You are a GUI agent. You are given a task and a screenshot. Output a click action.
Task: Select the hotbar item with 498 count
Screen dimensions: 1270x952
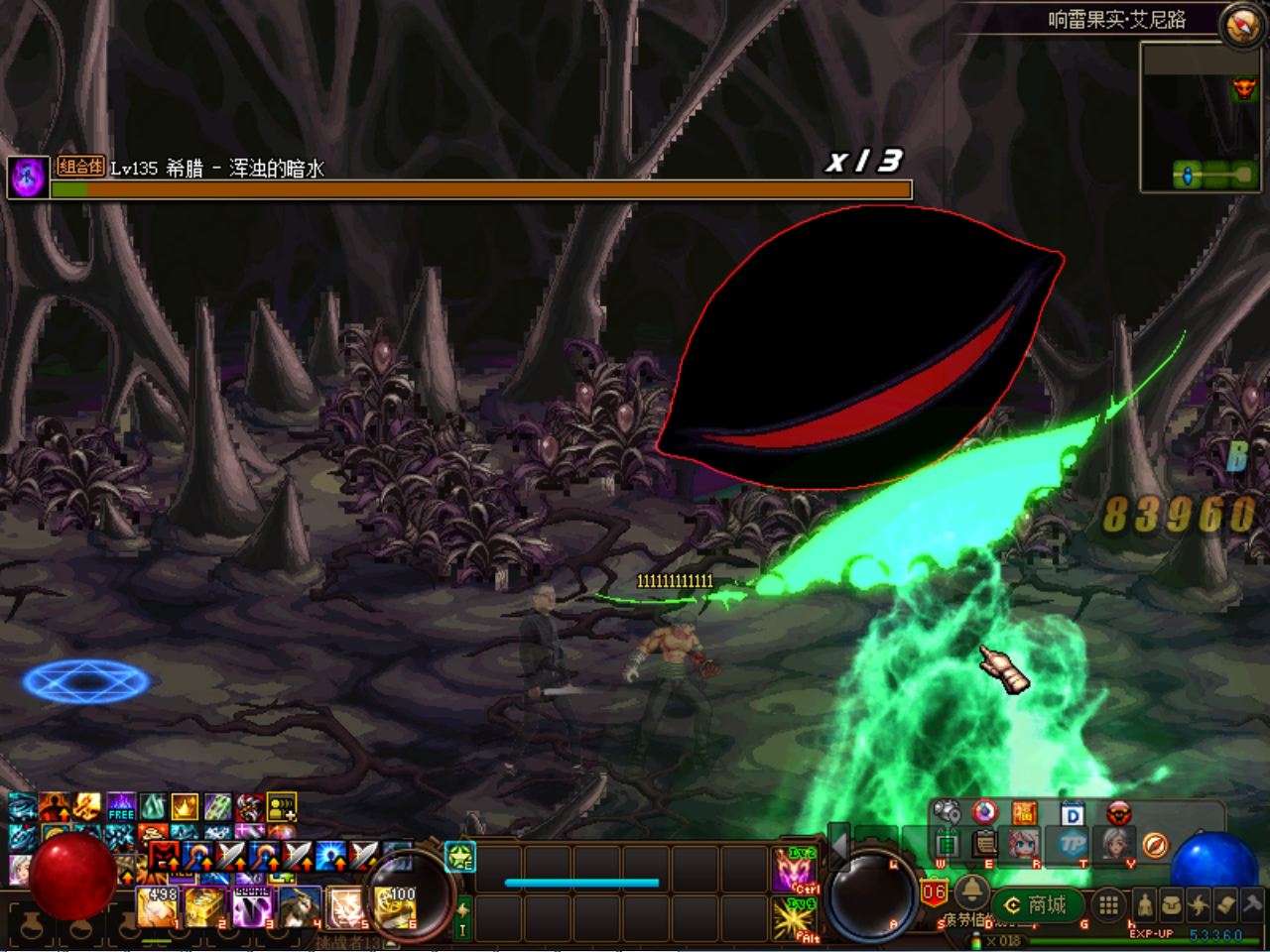pos(158,906)
